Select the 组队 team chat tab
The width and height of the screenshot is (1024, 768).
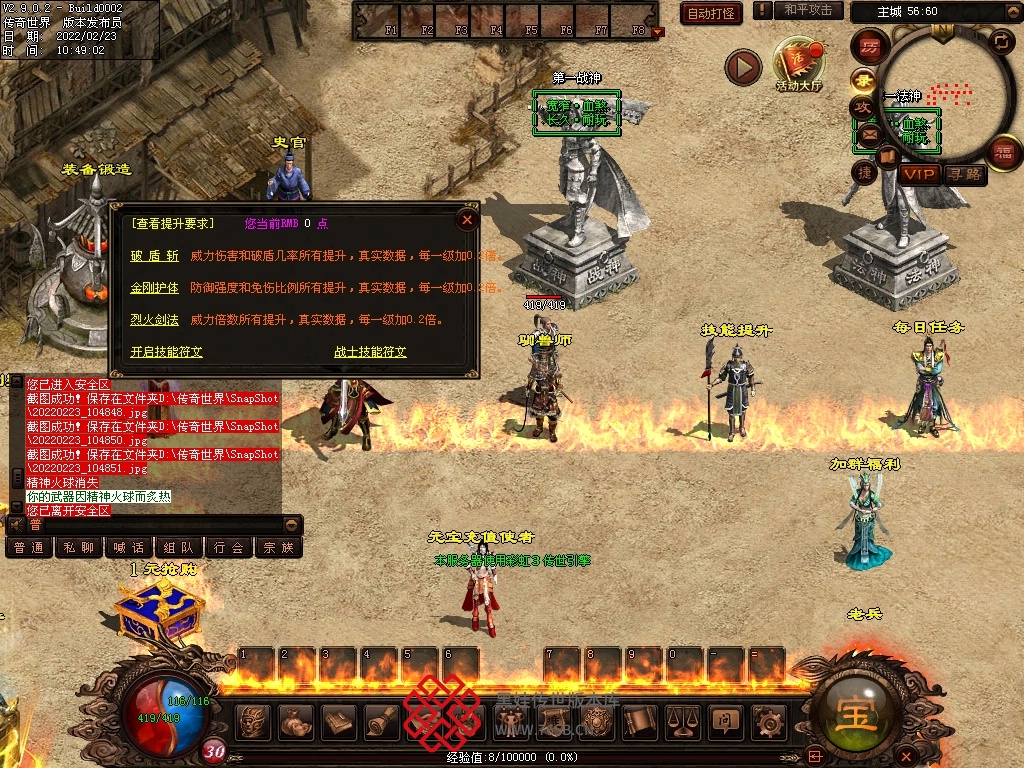coord(179,547)
